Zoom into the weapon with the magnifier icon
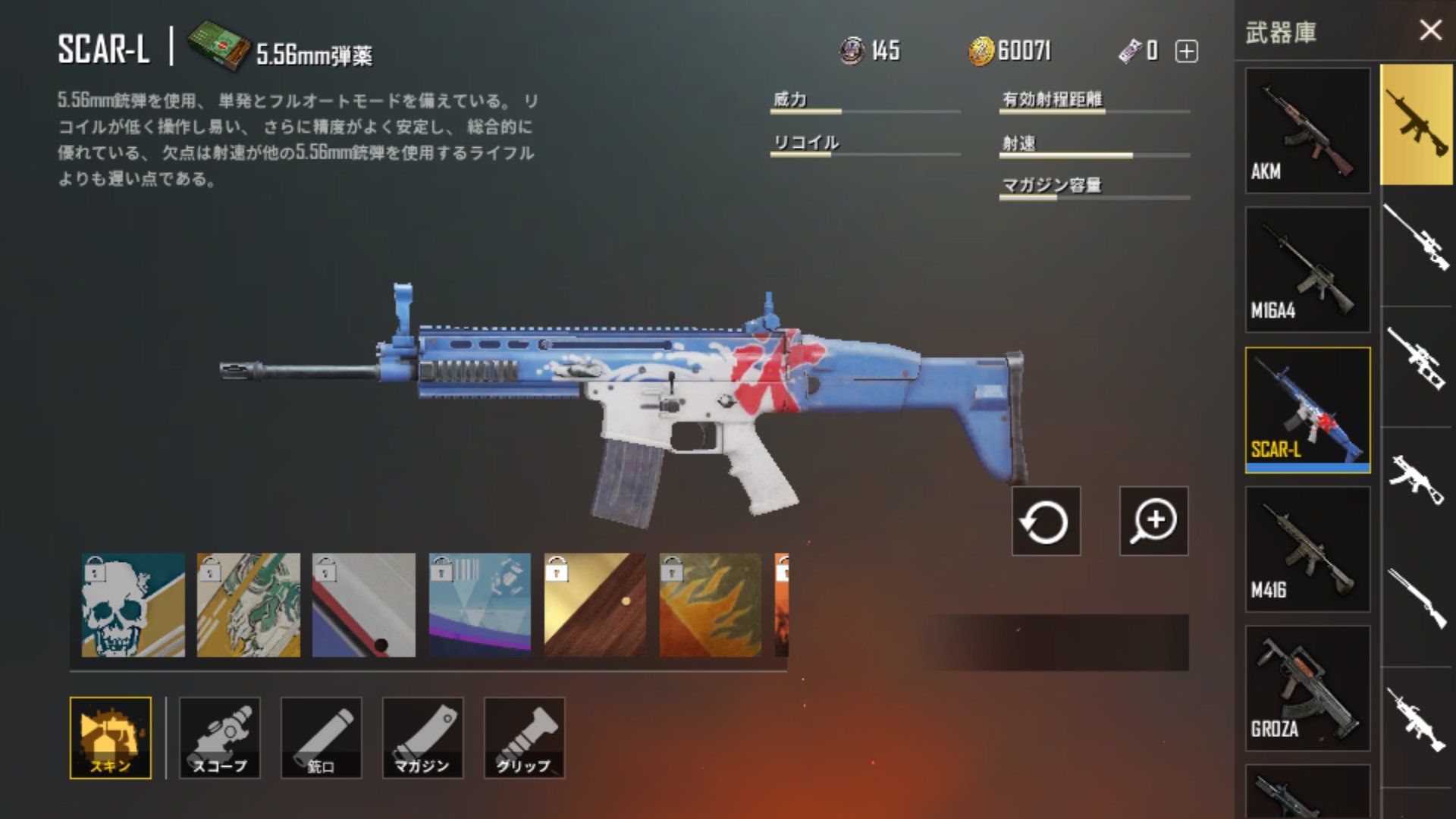This screenshot has height=819, width=1456. tap(1153, 520)
